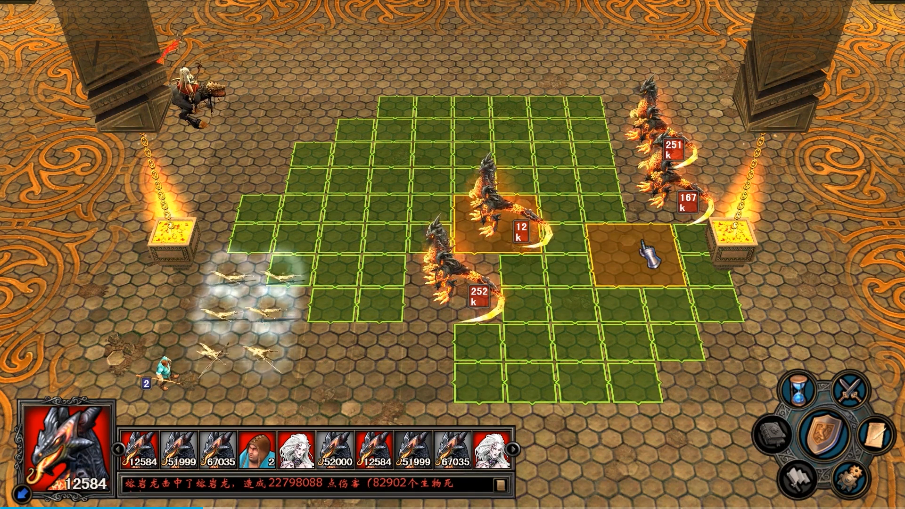Screen dimensions: 905x509
Task: Select the dragon stack labeled 52000 in the queue
Action: [335, 449]
